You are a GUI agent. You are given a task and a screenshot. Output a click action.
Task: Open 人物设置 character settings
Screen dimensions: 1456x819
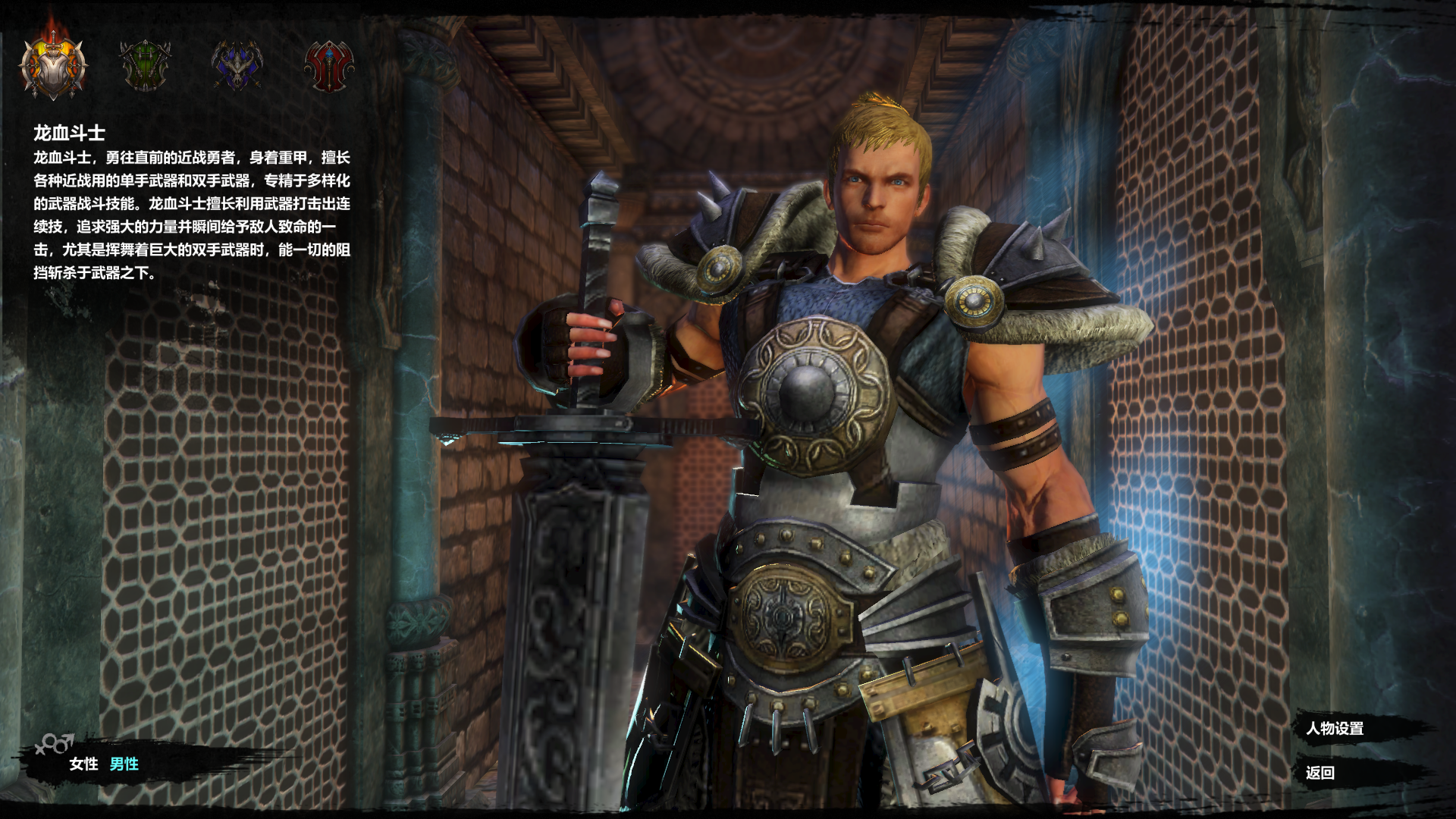click(x=1335, y=729)
